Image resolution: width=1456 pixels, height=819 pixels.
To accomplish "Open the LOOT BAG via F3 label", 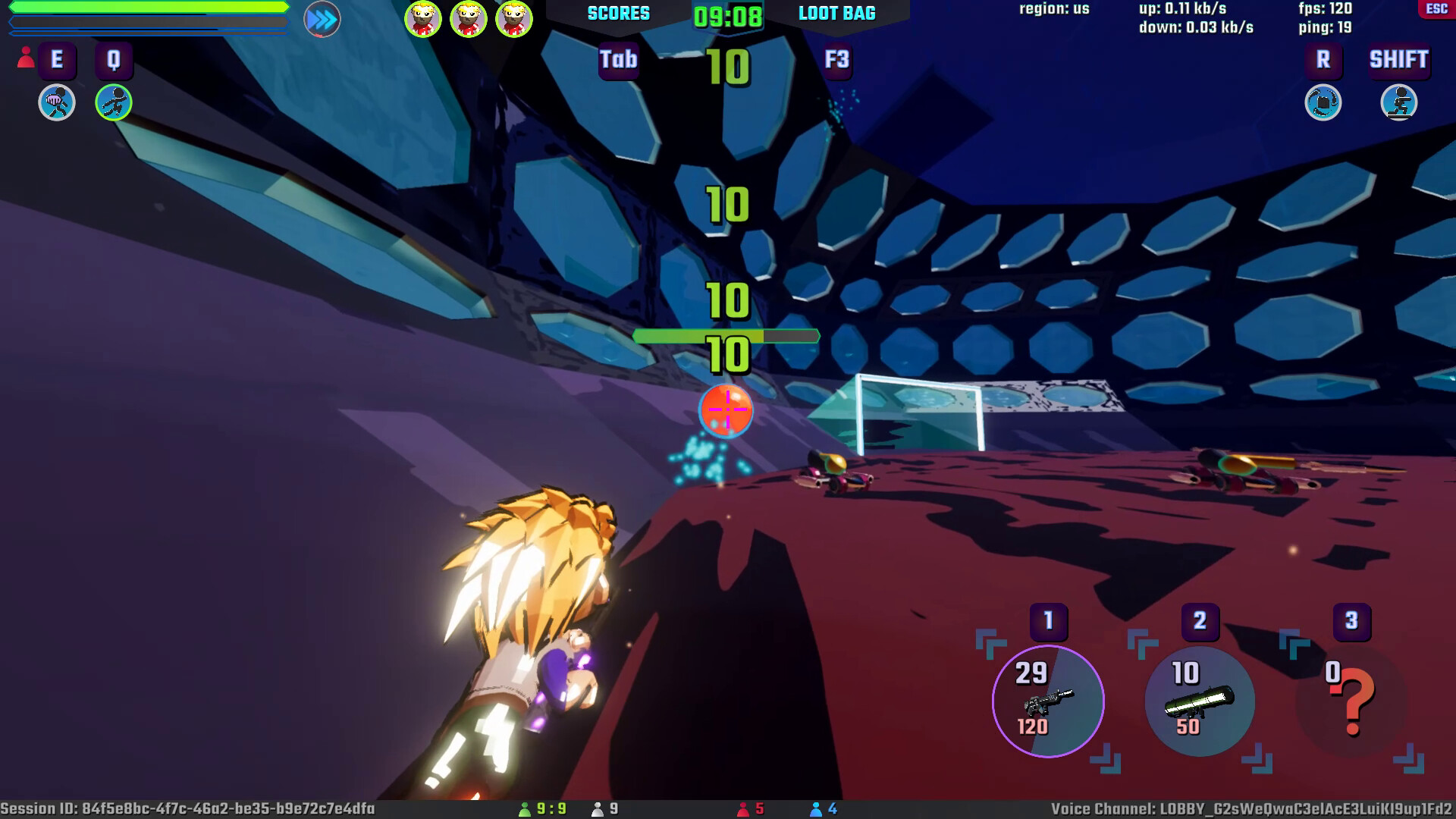I will coord(835,61).
